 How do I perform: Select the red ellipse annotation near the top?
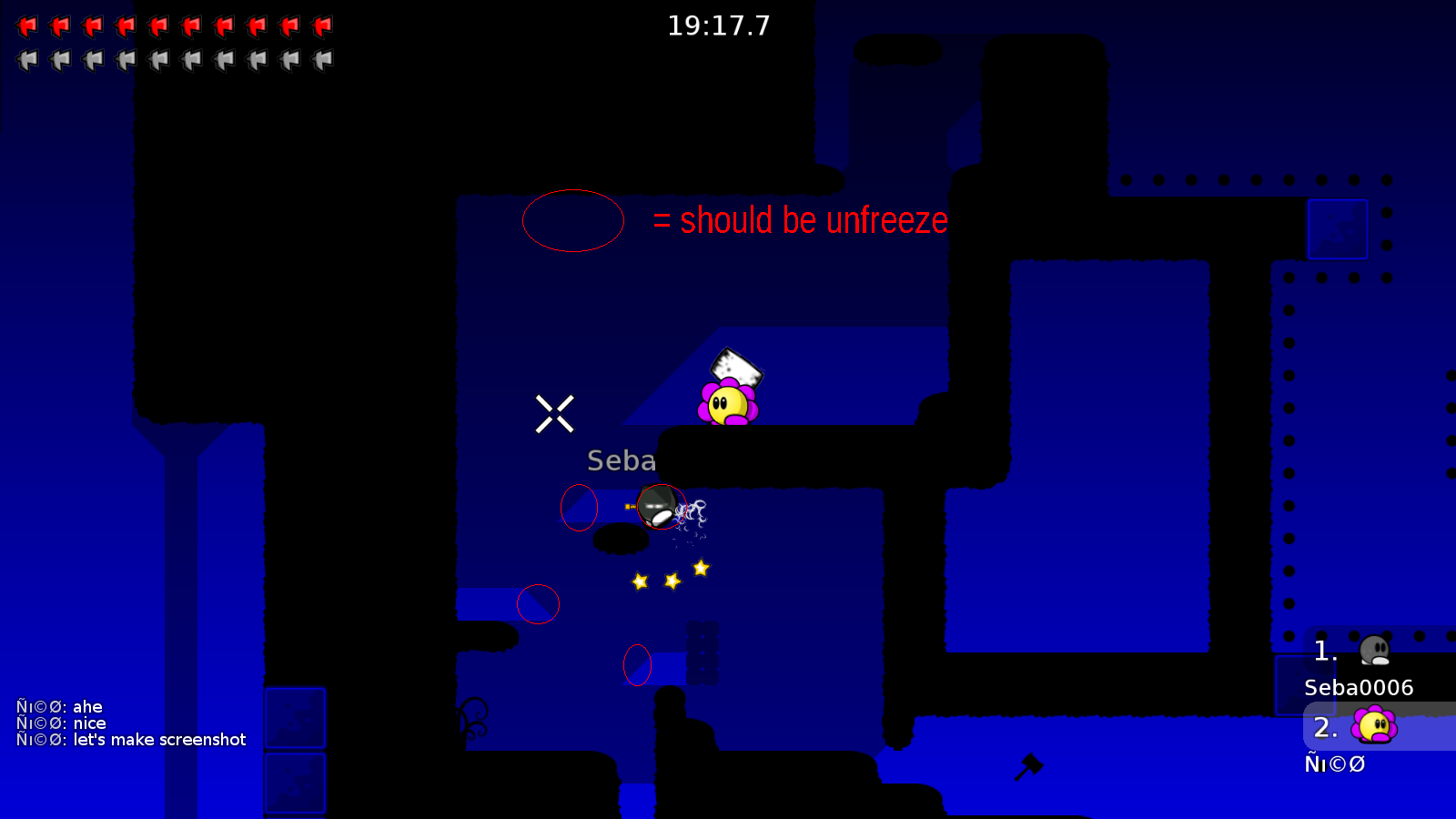tap(572, 220)
